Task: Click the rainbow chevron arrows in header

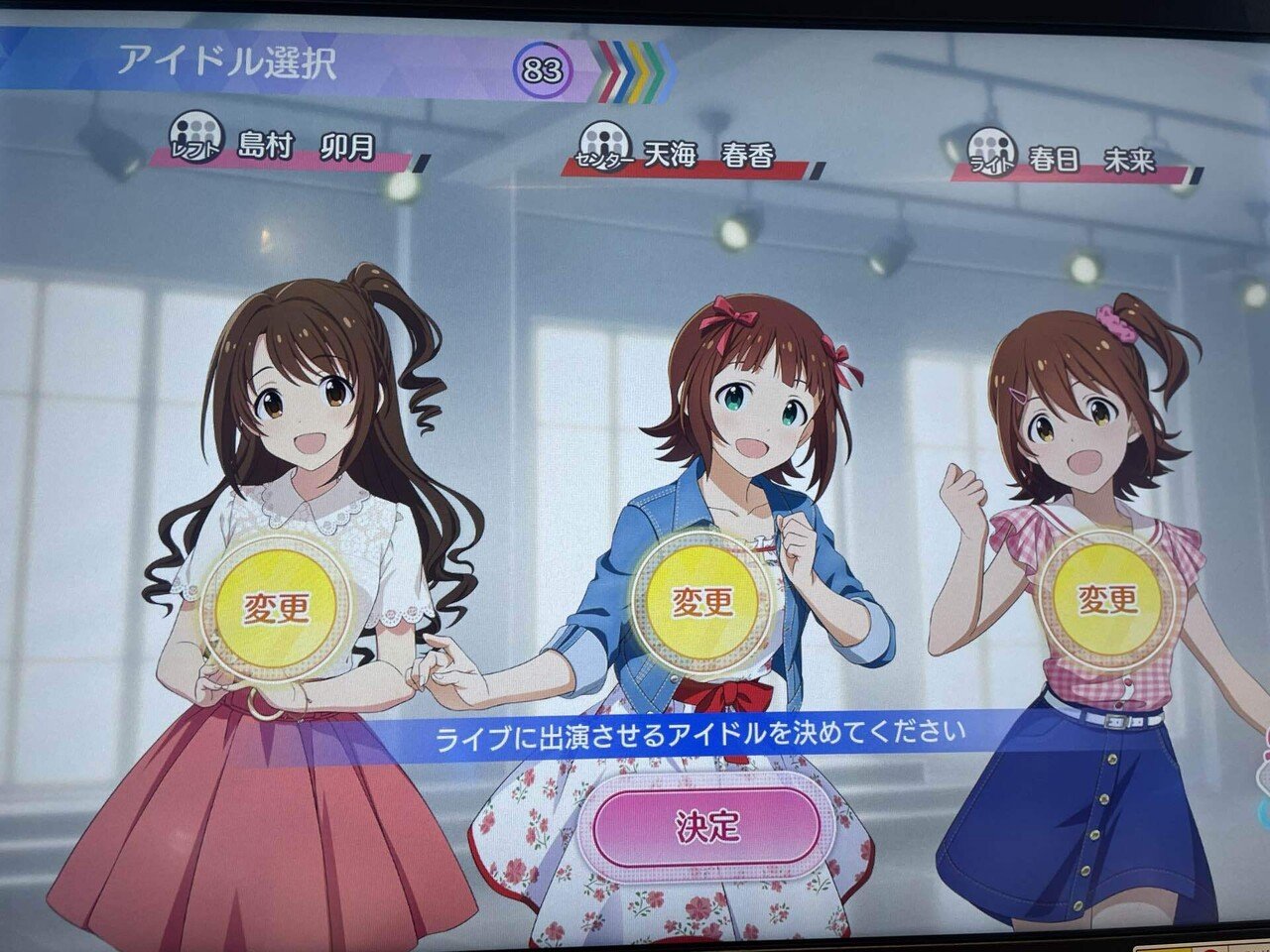Action: pos(630,67)
